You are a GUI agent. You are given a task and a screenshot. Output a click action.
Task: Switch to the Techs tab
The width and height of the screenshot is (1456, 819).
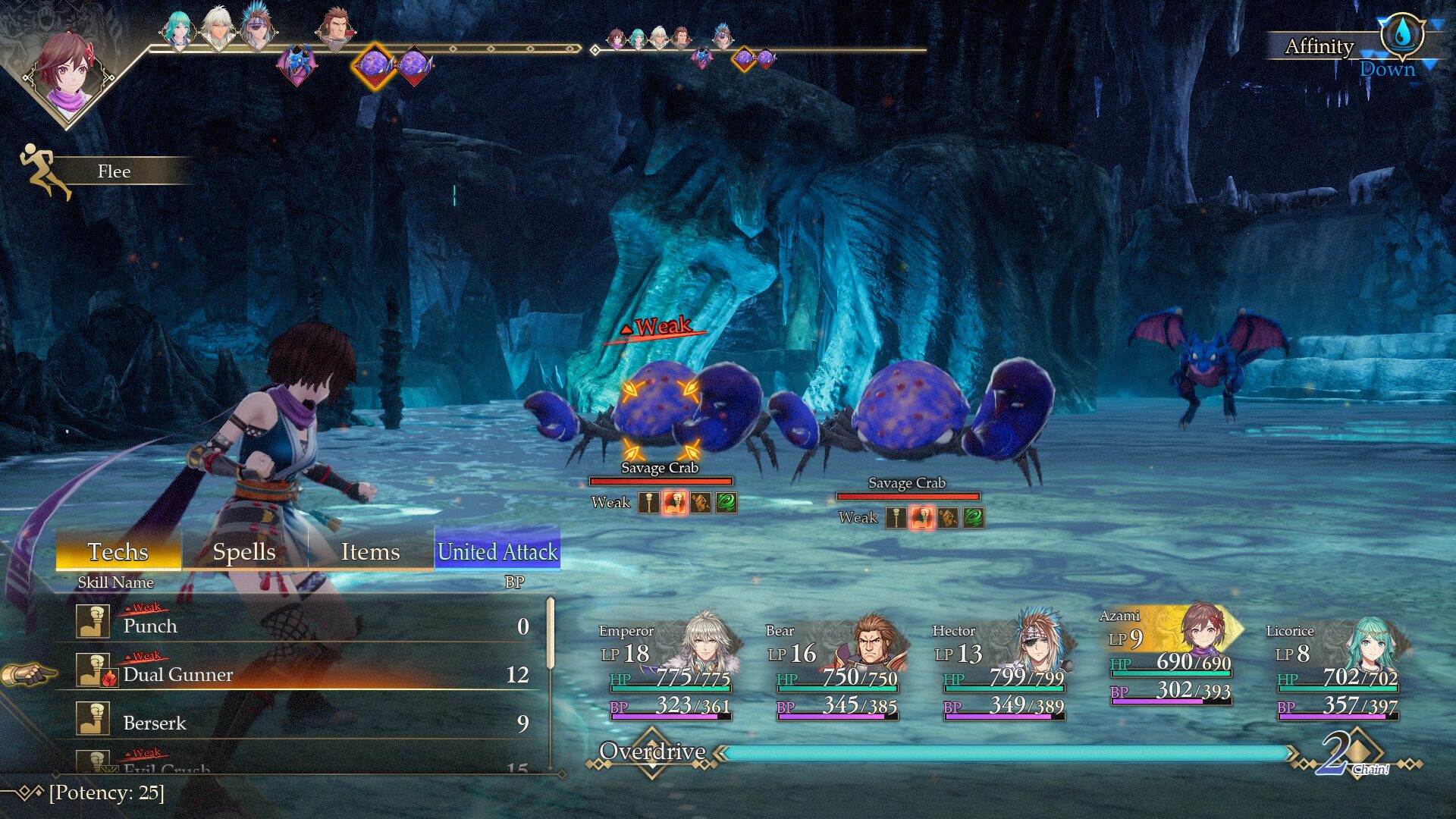point(118,551)
